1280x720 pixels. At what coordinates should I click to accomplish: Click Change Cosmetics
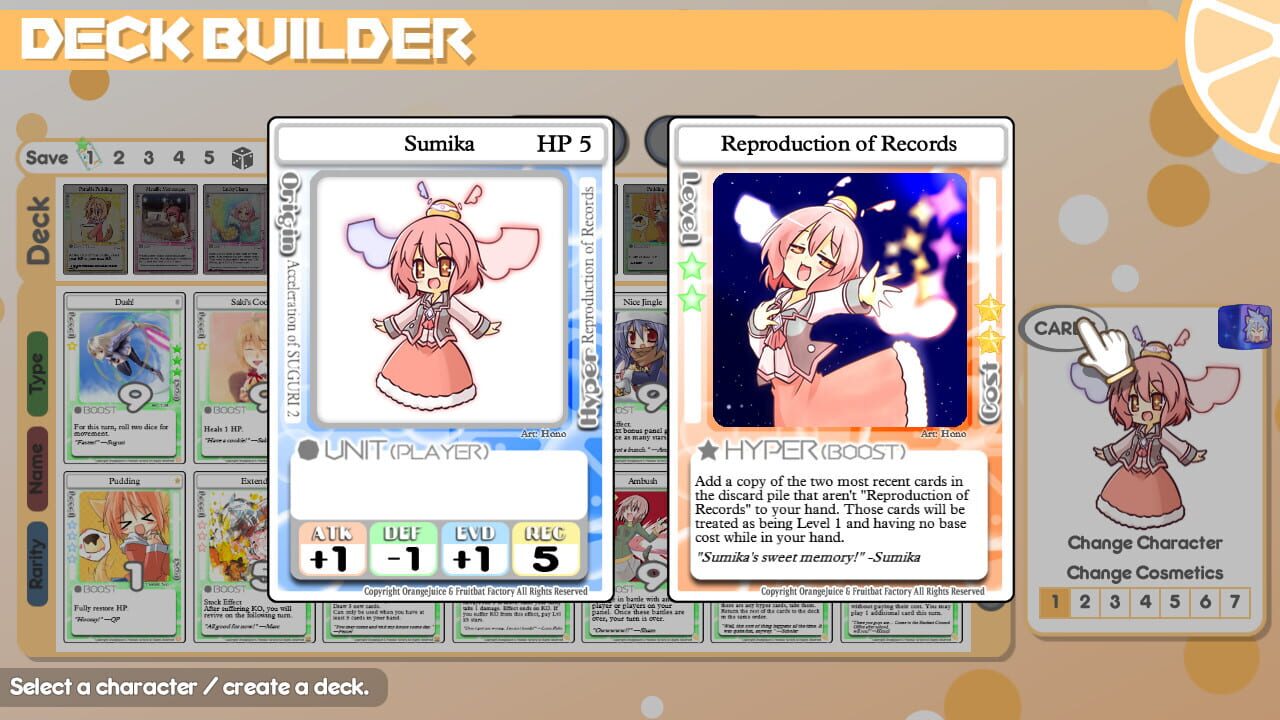pyautogui.click(x=1146, y=572)
